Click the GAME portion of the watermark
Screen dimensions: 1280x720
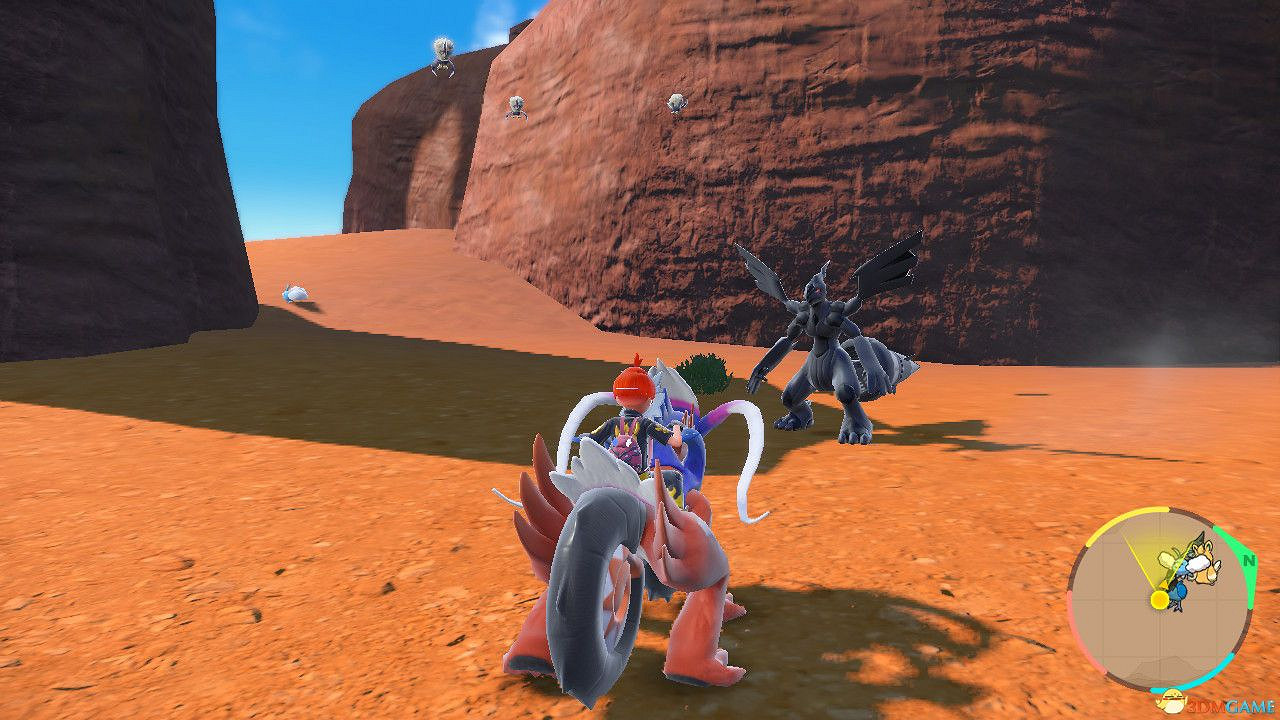click(x=1250, y=705)
